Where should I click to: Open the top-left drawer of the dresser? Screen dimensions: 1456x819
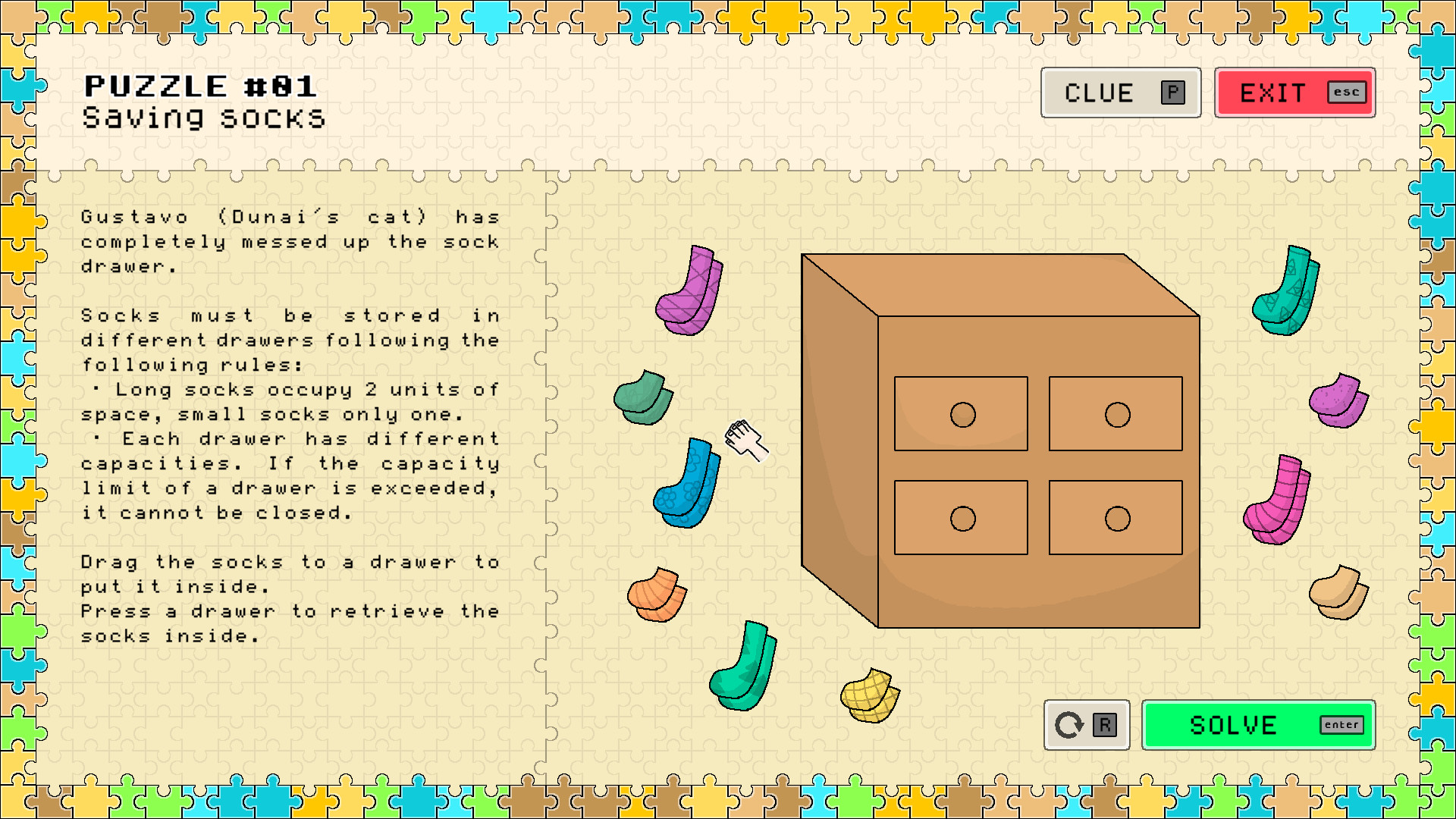(x=960, y=413)
